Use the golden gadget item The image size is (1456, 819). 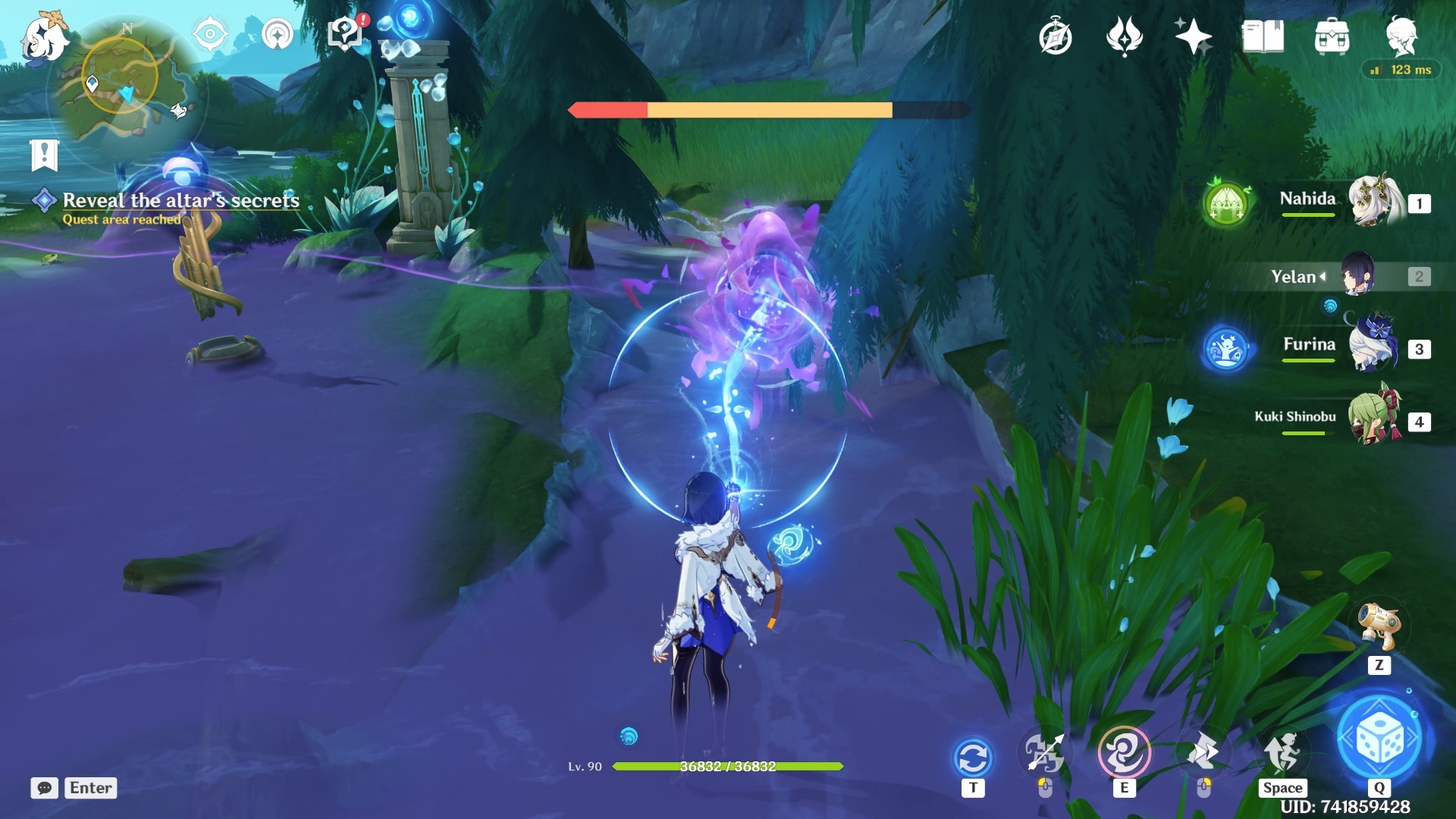(x=1379, y=626)
